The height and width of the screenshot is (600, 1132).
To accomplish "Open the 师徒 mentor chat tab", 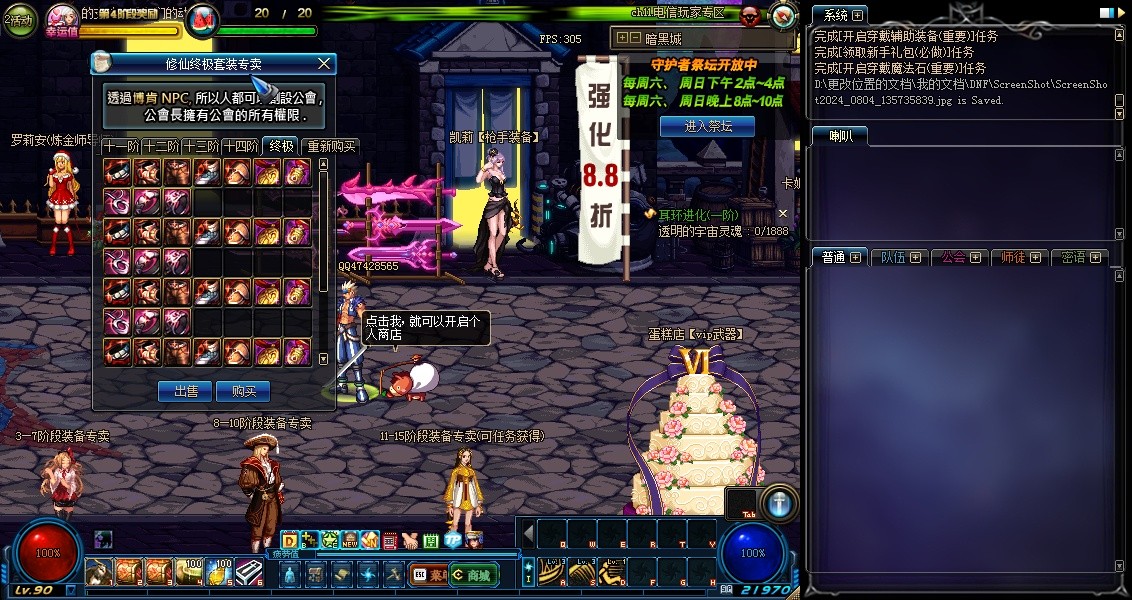I will (1020, 257).
